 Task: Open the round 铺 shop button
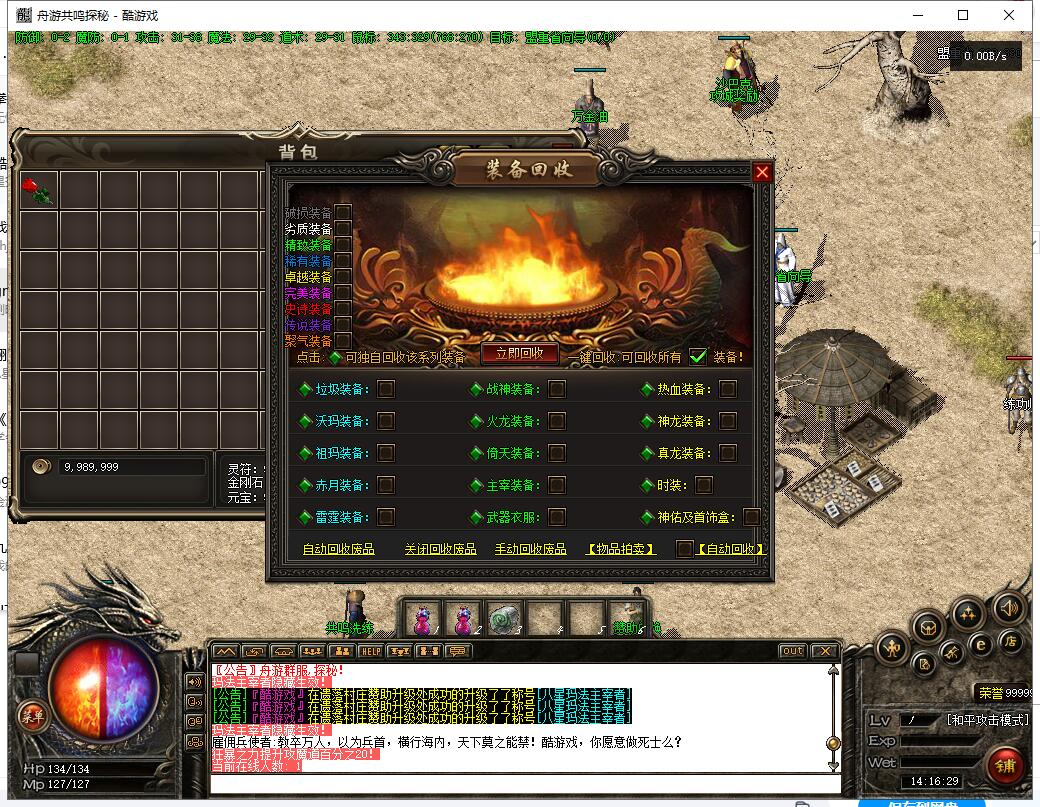[1005, 765]
